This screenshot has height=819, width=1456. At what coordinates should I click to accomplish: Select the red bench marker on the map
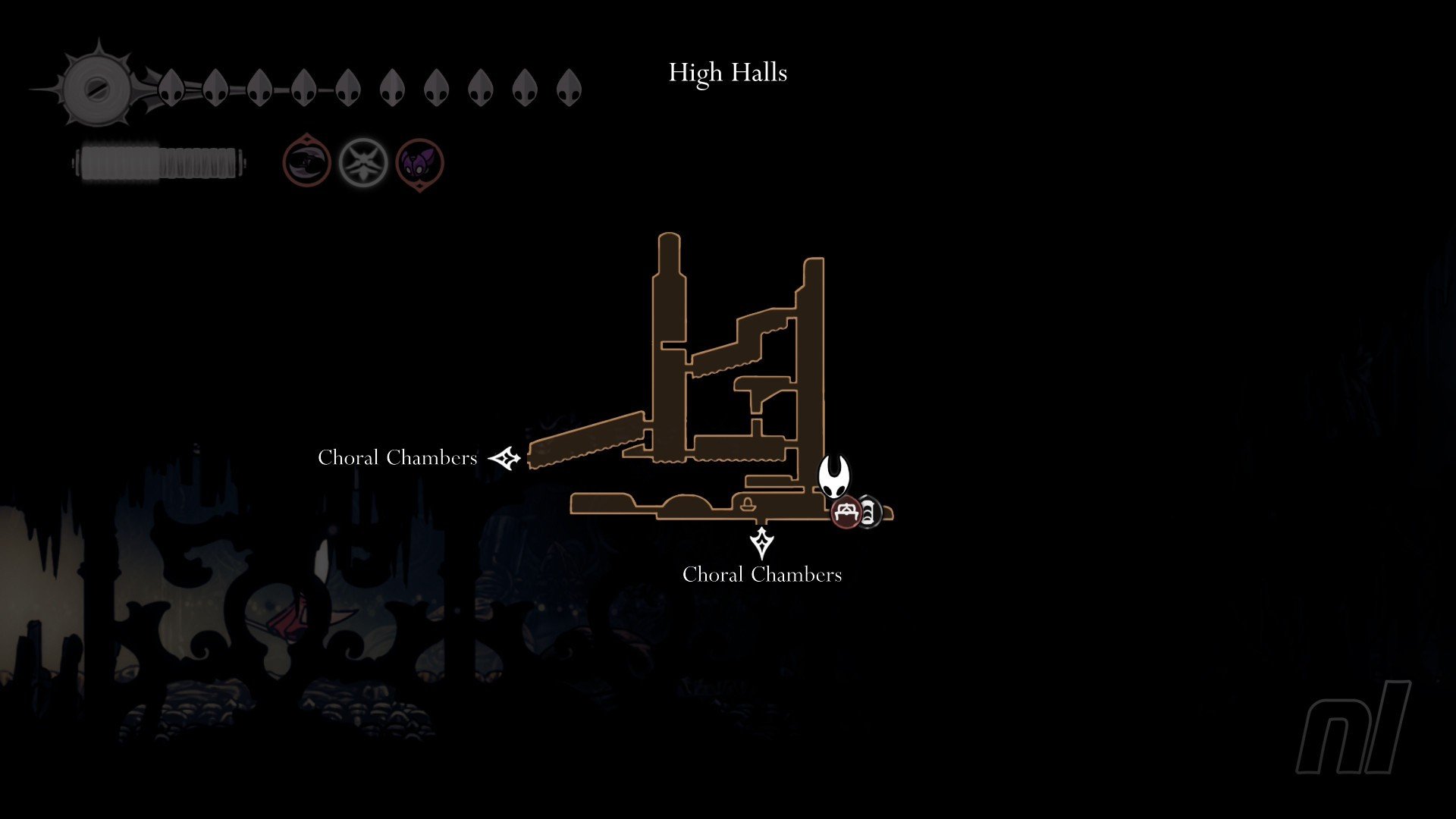[846, 513]
